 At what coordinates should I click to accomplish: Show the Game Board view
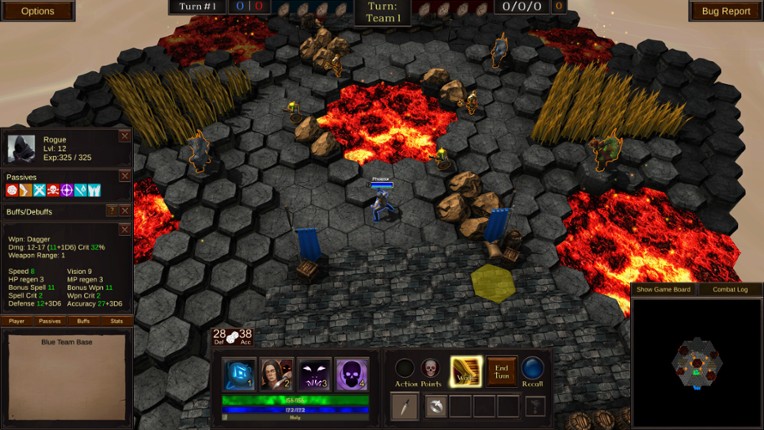click(x=664, y=290)
